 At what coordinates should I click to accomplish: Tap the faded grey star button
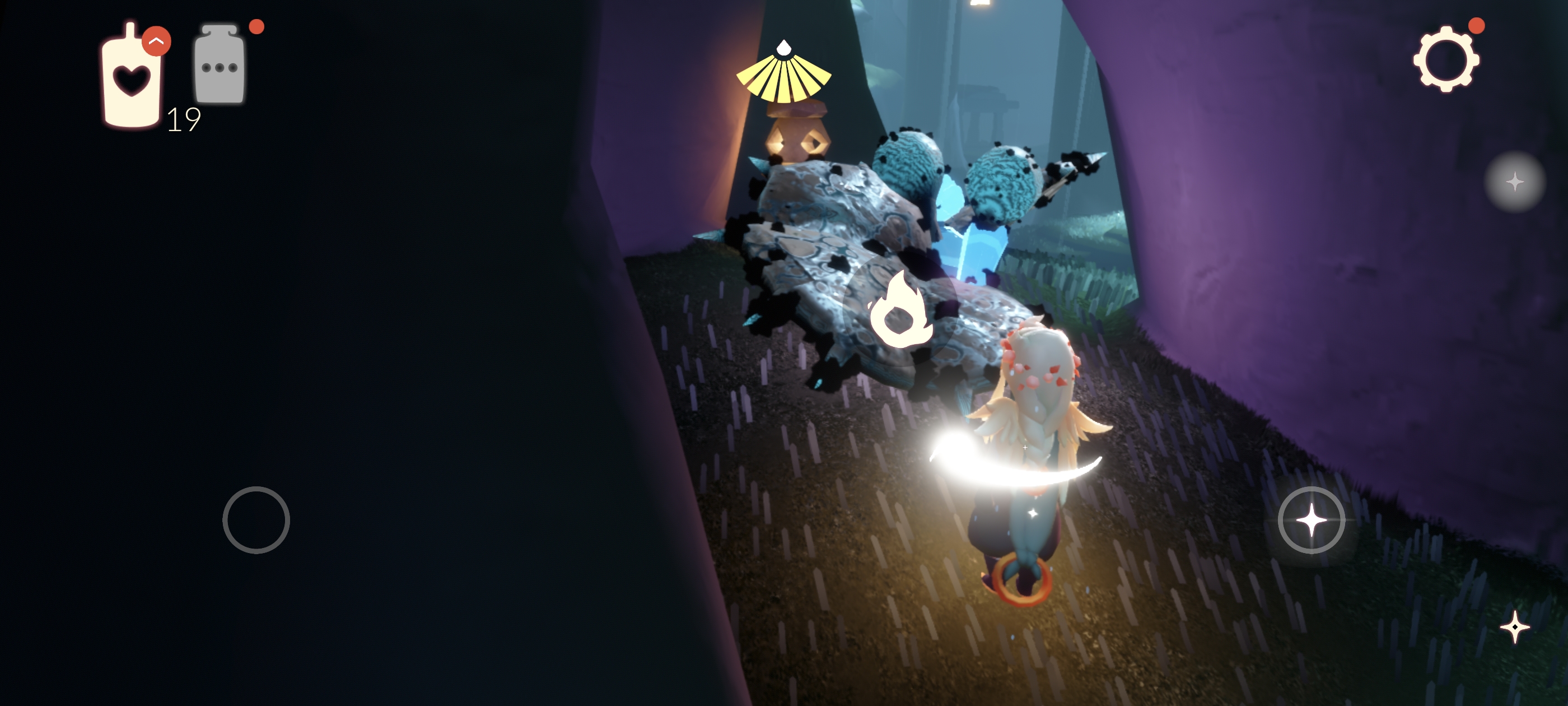click(1514, 182)
